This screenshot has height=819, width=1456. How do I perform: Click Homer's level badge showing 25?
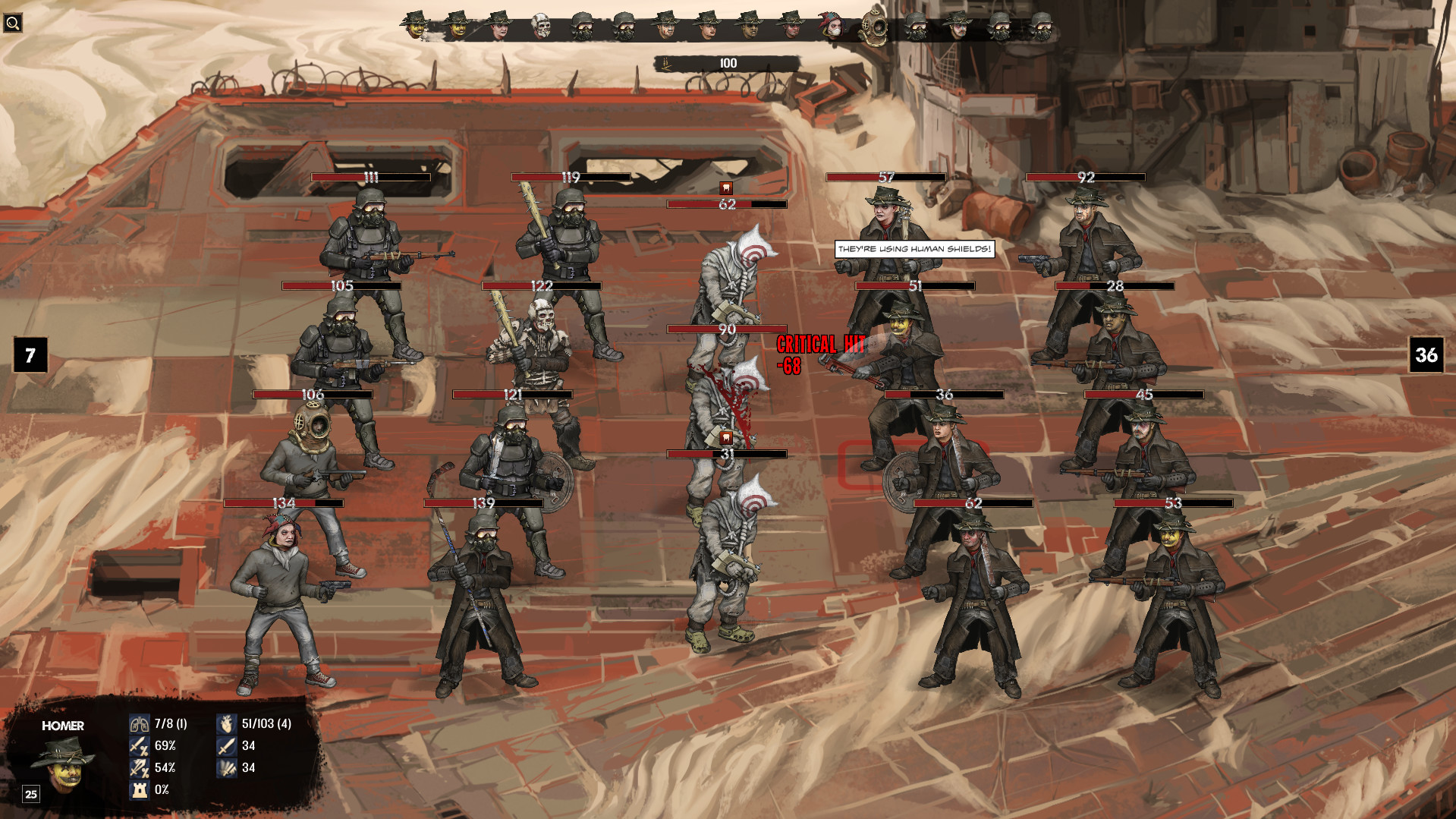[30, 795]
